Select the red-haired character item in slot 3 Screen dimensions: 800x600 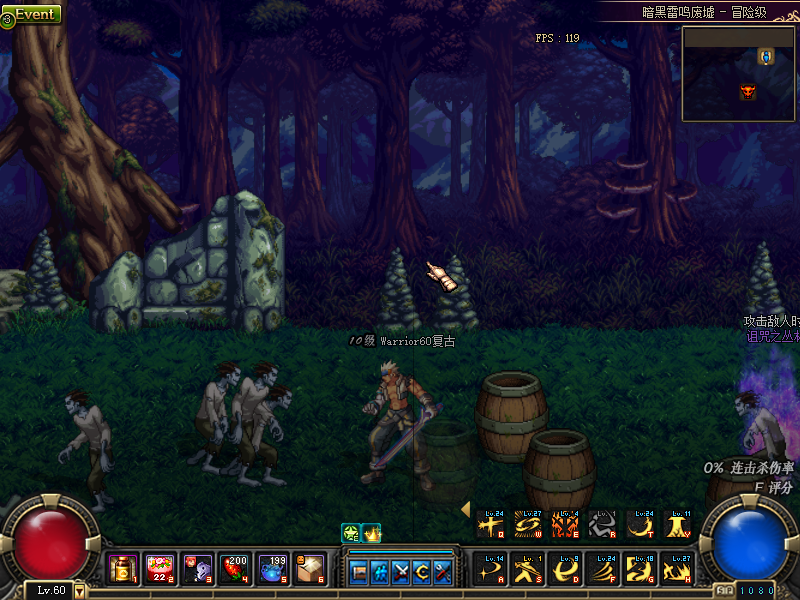(197, 569)
